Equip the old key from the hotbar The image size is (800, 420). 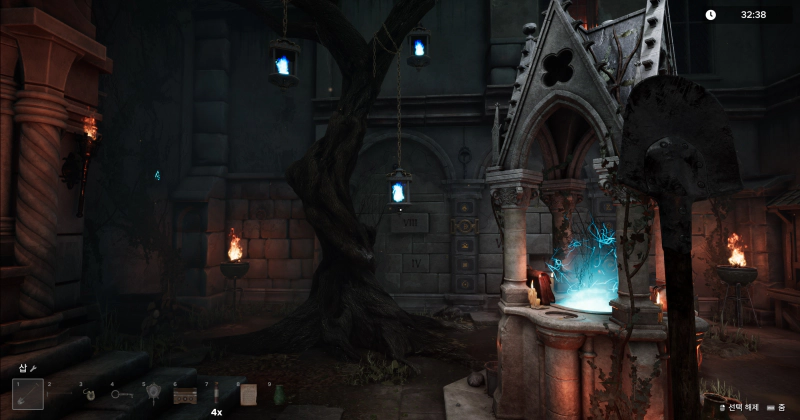coord(121,394)
